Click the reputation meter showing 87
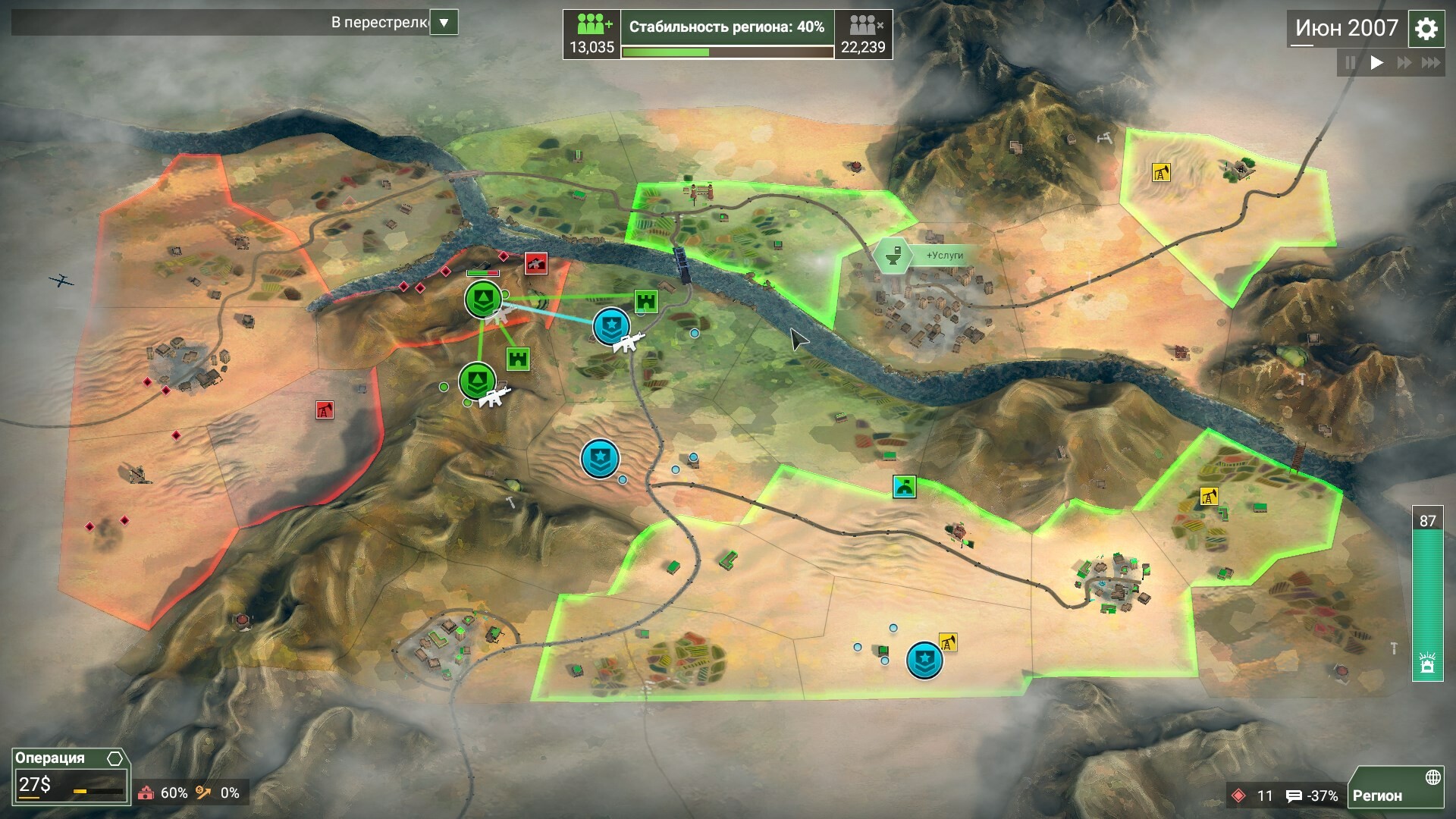 (x=1428, y=520)
